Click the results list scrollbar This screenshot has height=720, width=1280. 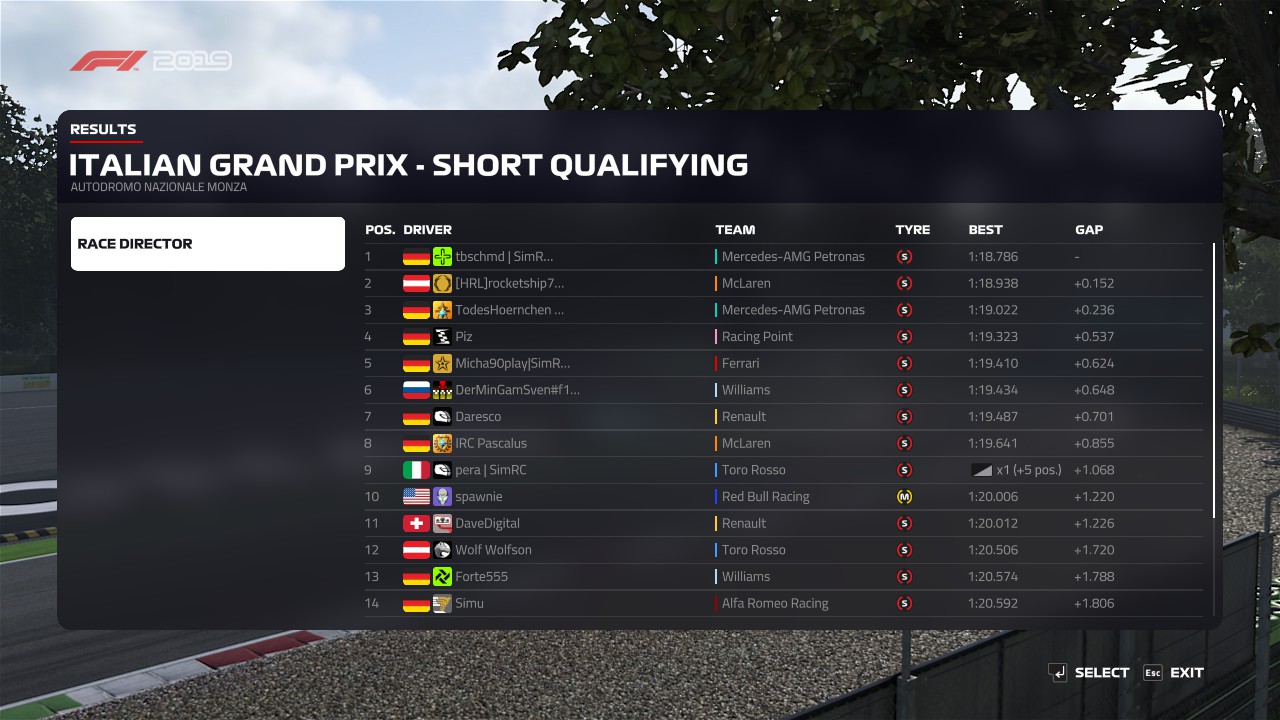click(1214, 380)
